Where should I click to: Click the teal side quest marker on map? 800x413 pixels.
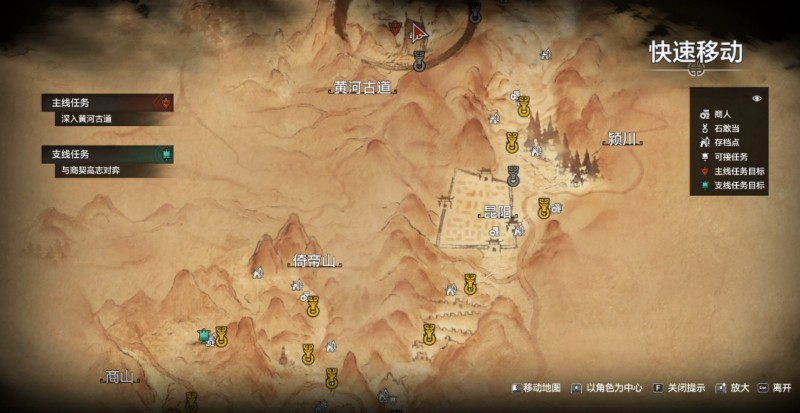(x=204, y=335)
